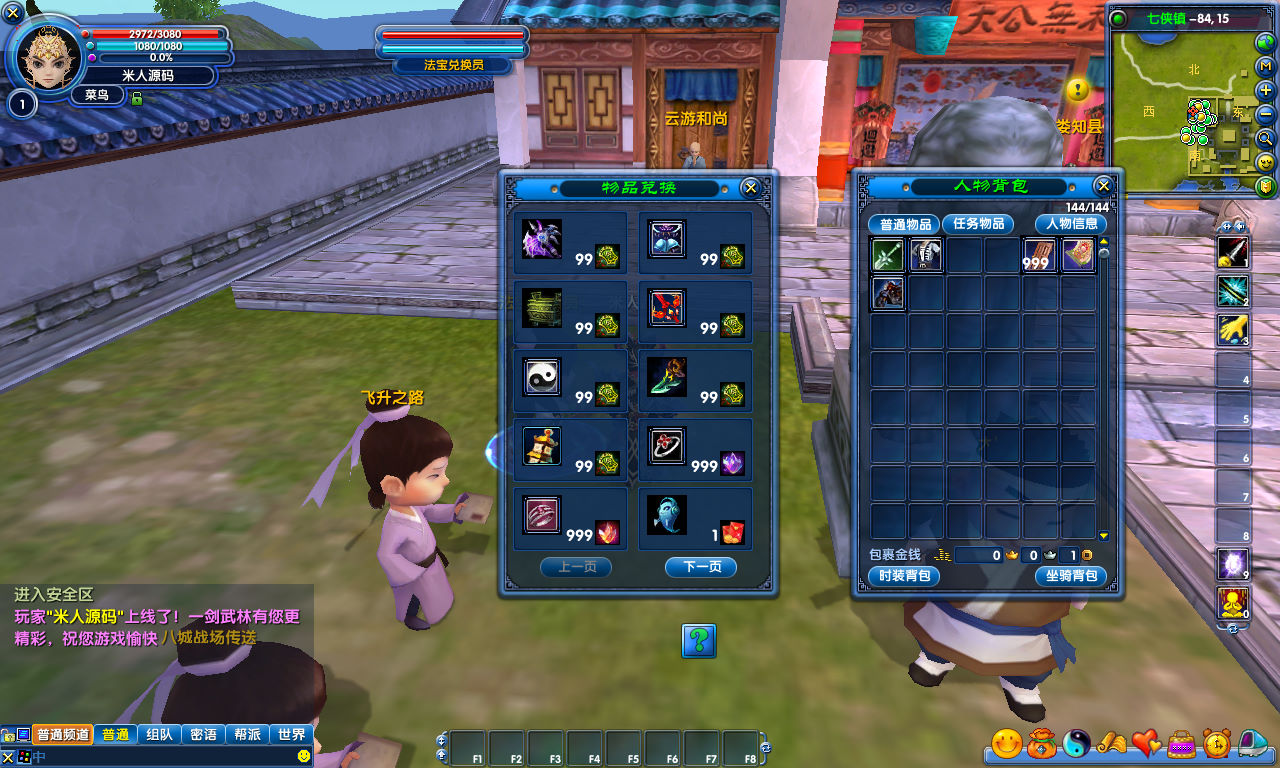Open the 坐骑背包 mount bag

coord(1071,576)
